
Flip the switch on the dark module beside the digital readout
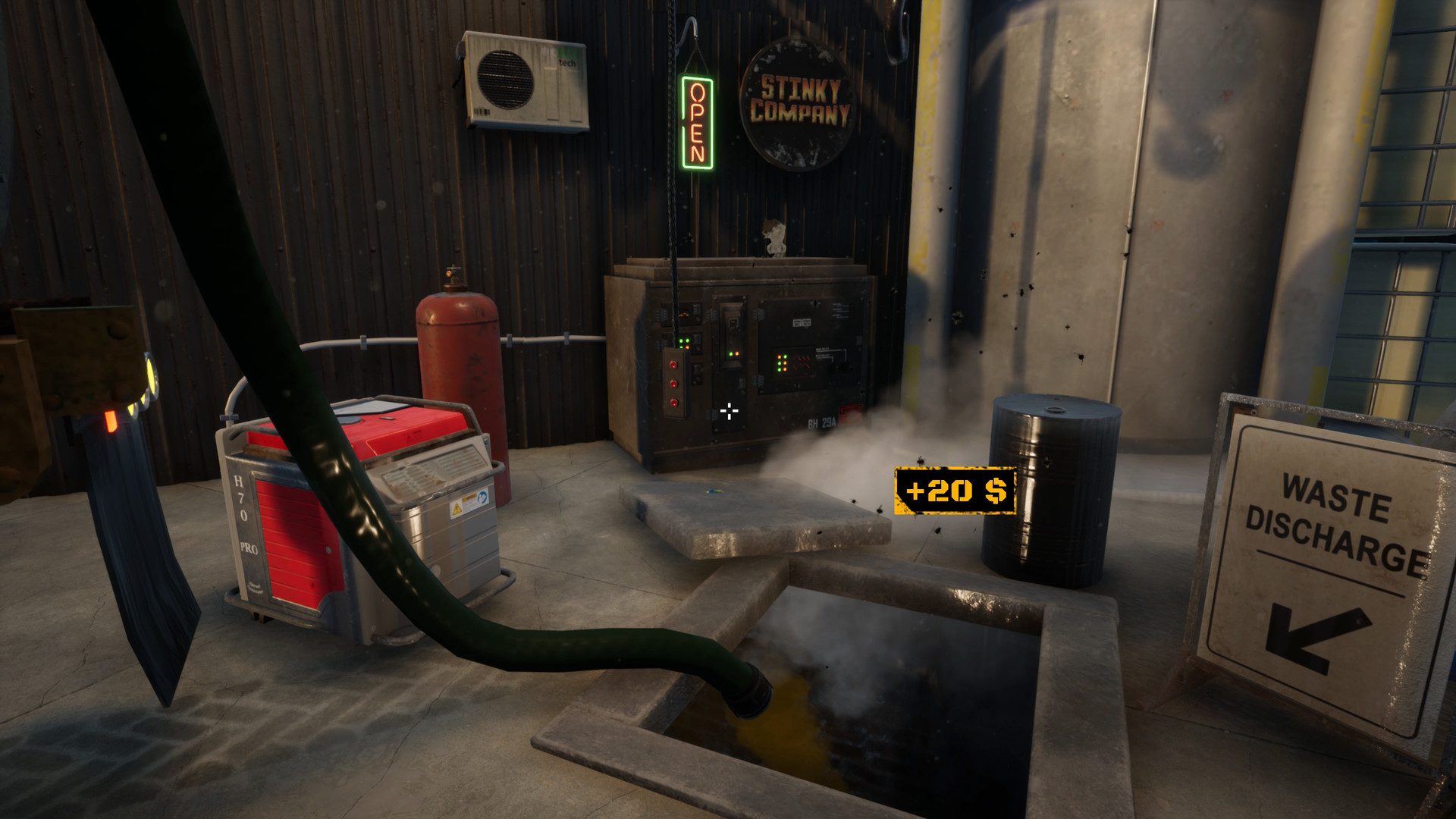pos(838,366)
